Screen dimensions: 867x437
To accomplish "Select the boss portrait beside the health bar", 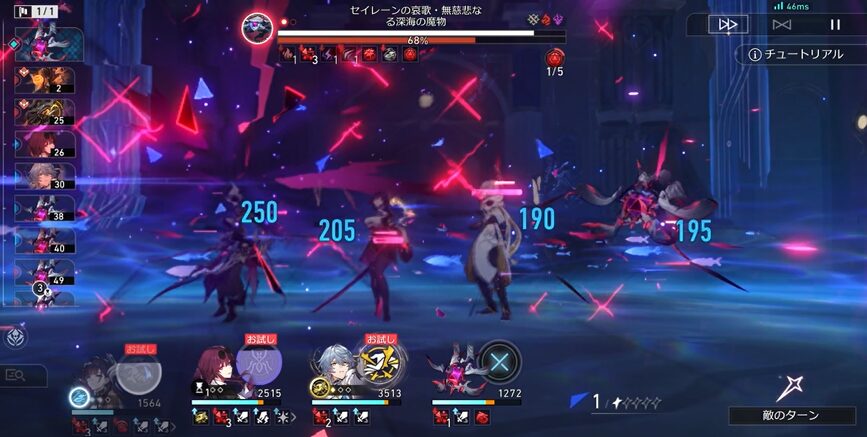I will 258,28.
